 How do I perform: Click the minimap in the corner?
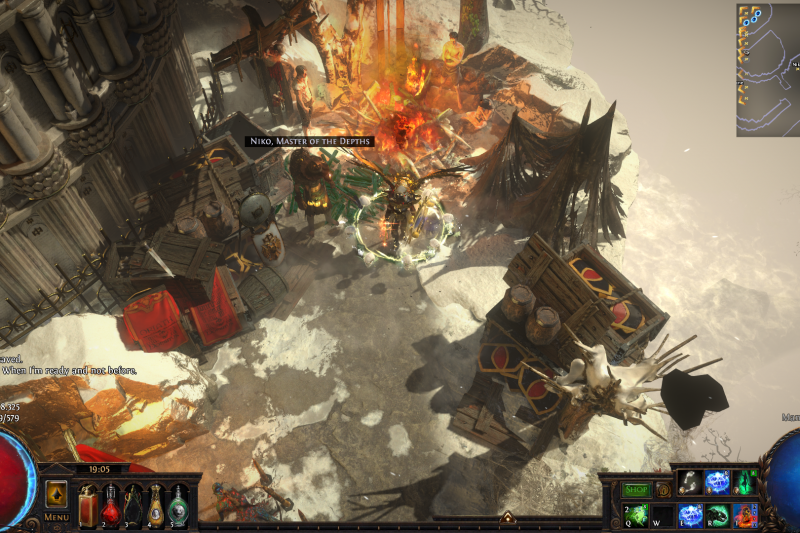point(768,69)
